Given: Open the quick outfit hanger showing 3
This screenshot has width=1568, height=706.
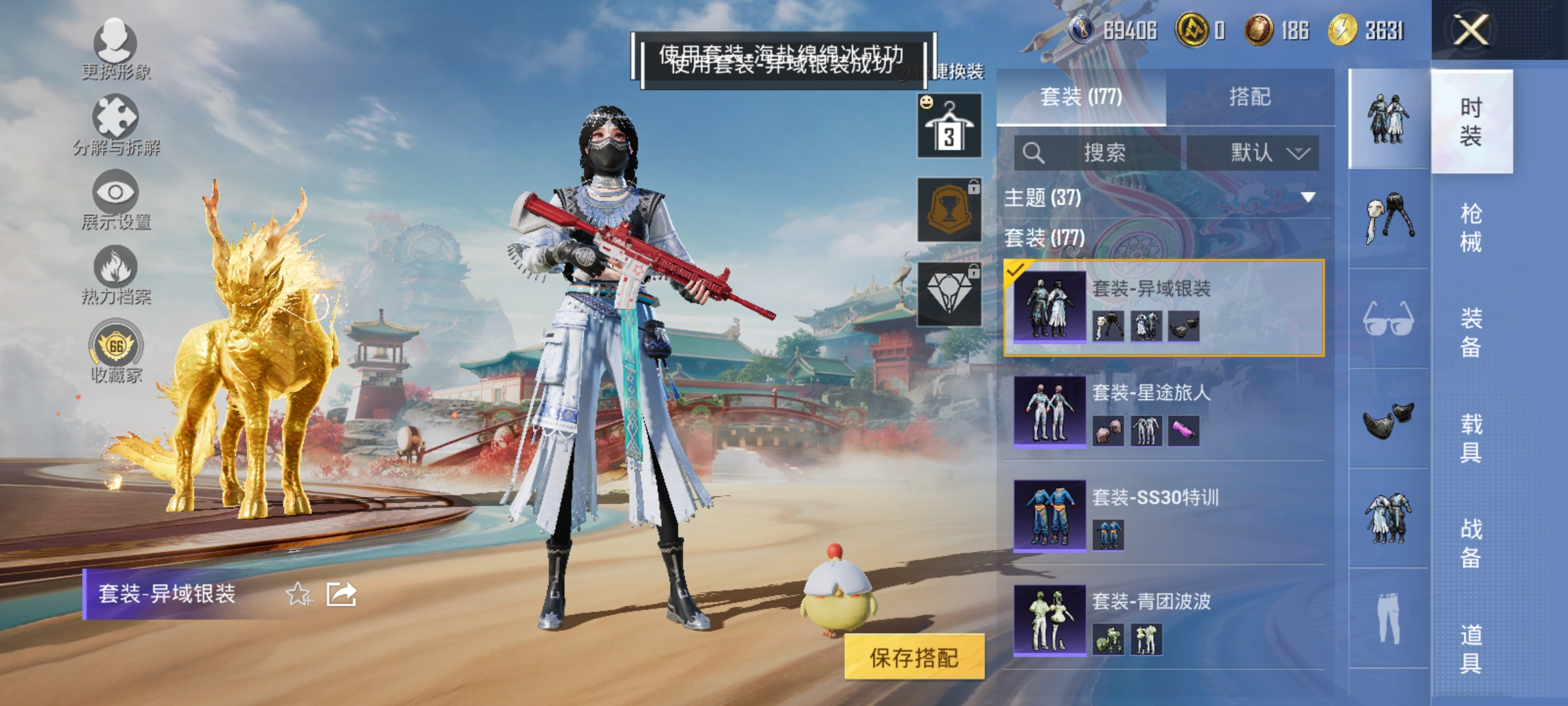Looking at the screenshot, I should pos(949,124).
